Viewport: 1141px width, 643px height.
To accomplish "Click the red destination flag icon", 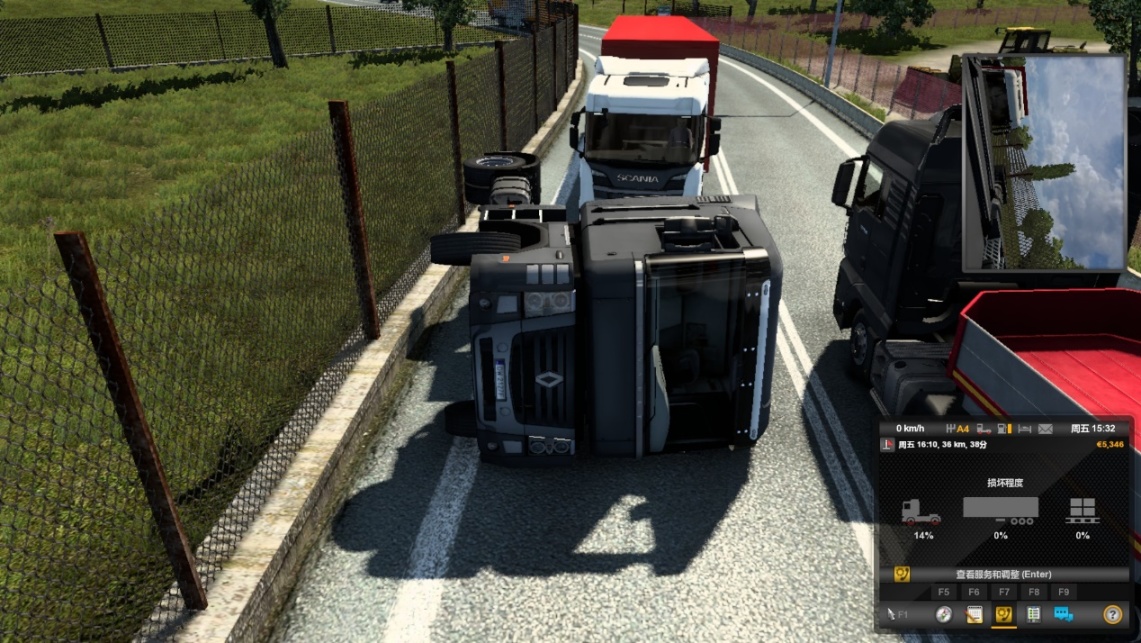I will pyautogui.click(x=887, y=444).
